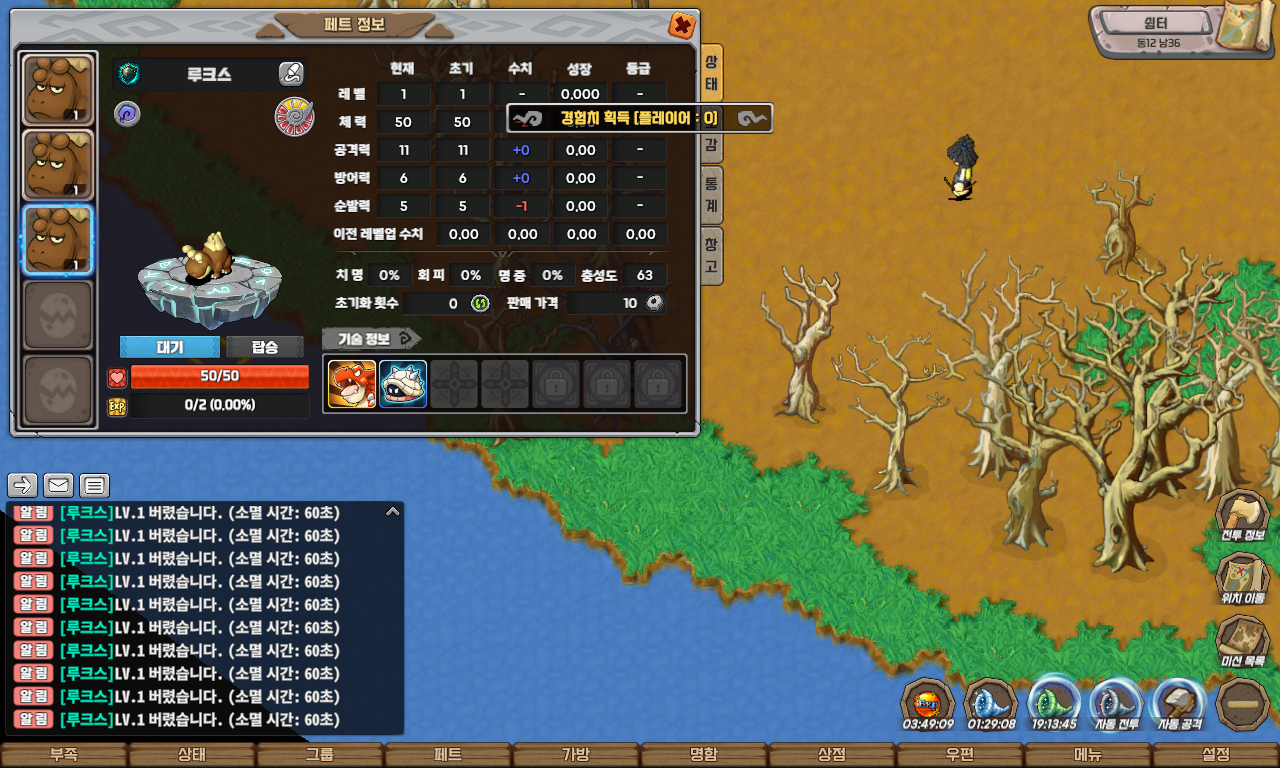
Task: Toggle 자동 전투 auto battle
Action: (1115, 704)
